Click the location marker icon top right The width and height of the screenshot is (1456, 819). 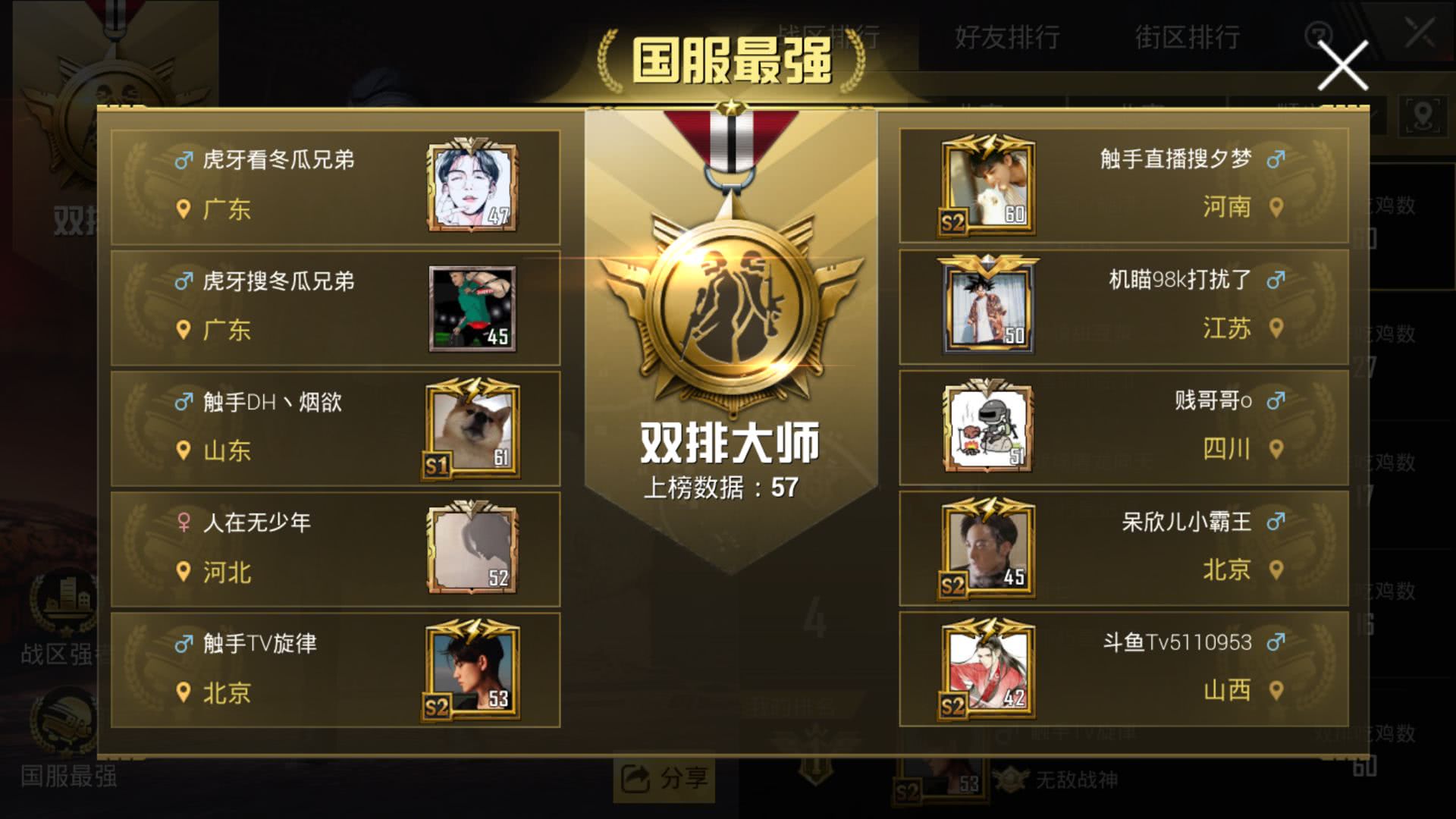[x=1424, y=115]
